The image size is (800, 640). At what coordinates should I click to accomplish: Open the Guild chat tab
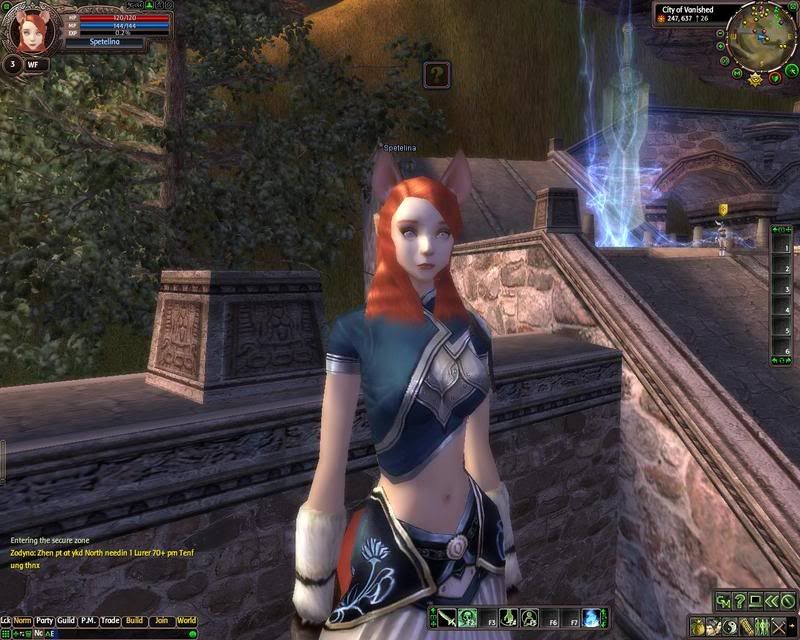pos(67,621)
